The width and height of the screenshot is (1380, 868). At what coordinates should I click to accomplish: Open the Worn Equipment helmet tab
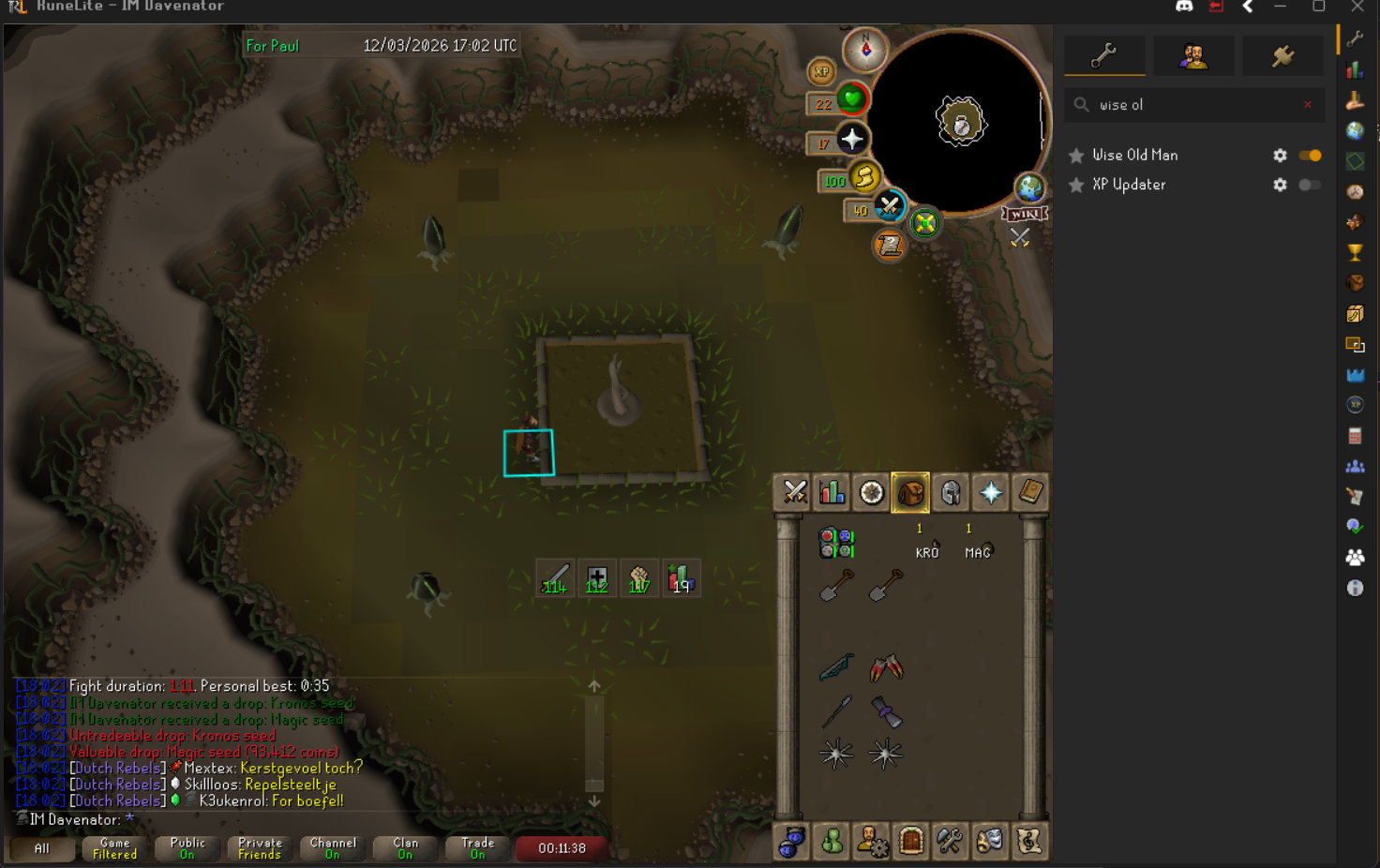point(951,492)
